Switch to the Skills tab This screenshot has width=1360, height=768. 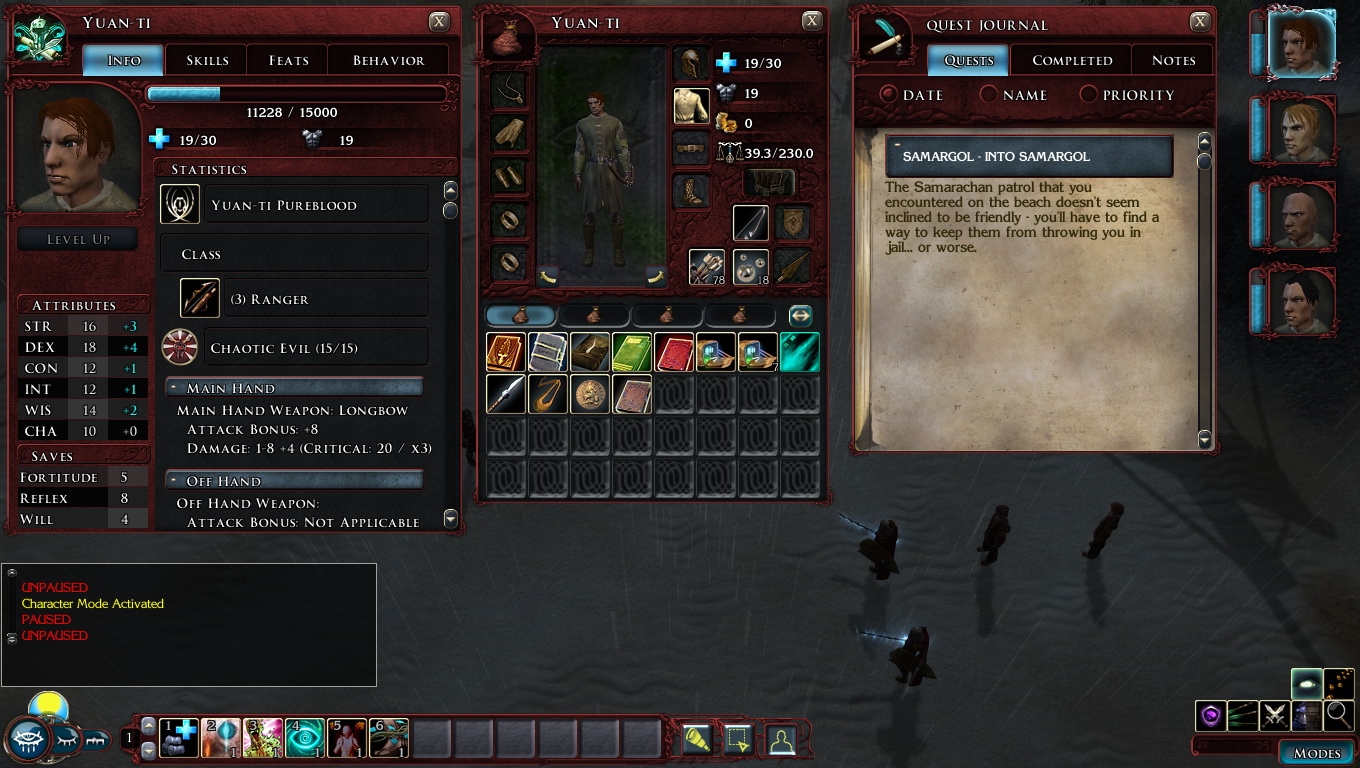(207, 61)
